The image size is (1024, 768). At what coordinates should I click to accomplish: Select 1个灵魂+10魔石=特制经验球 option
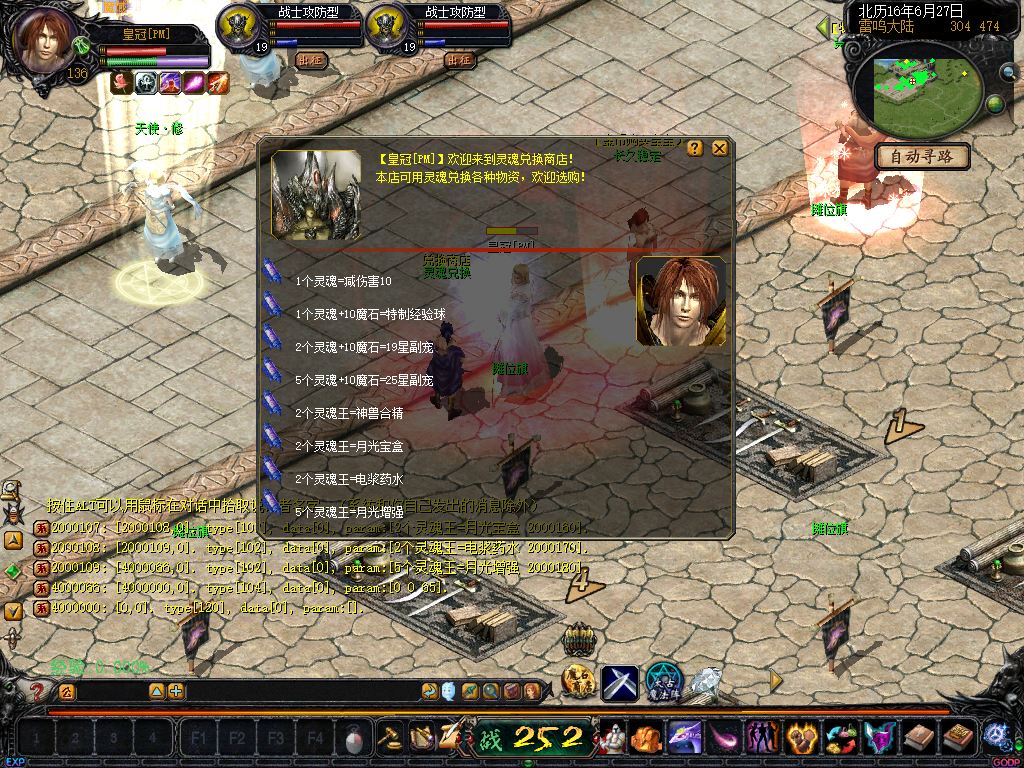370,314
